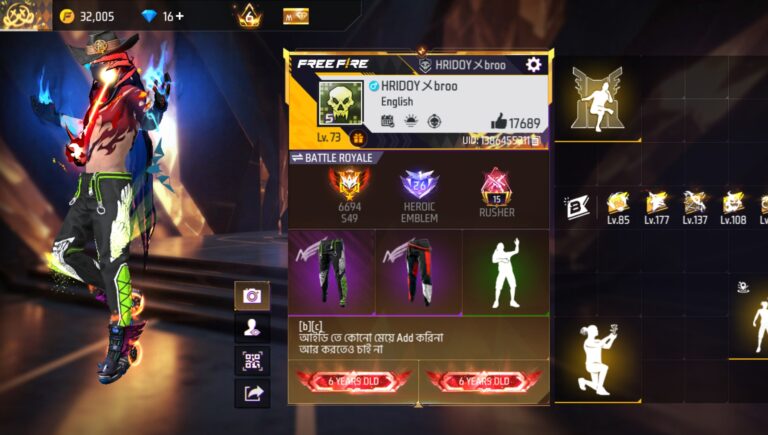Show the profile QR code
Image resolution: width=768 pixels, height=435 pixels.
pos(252,361)
